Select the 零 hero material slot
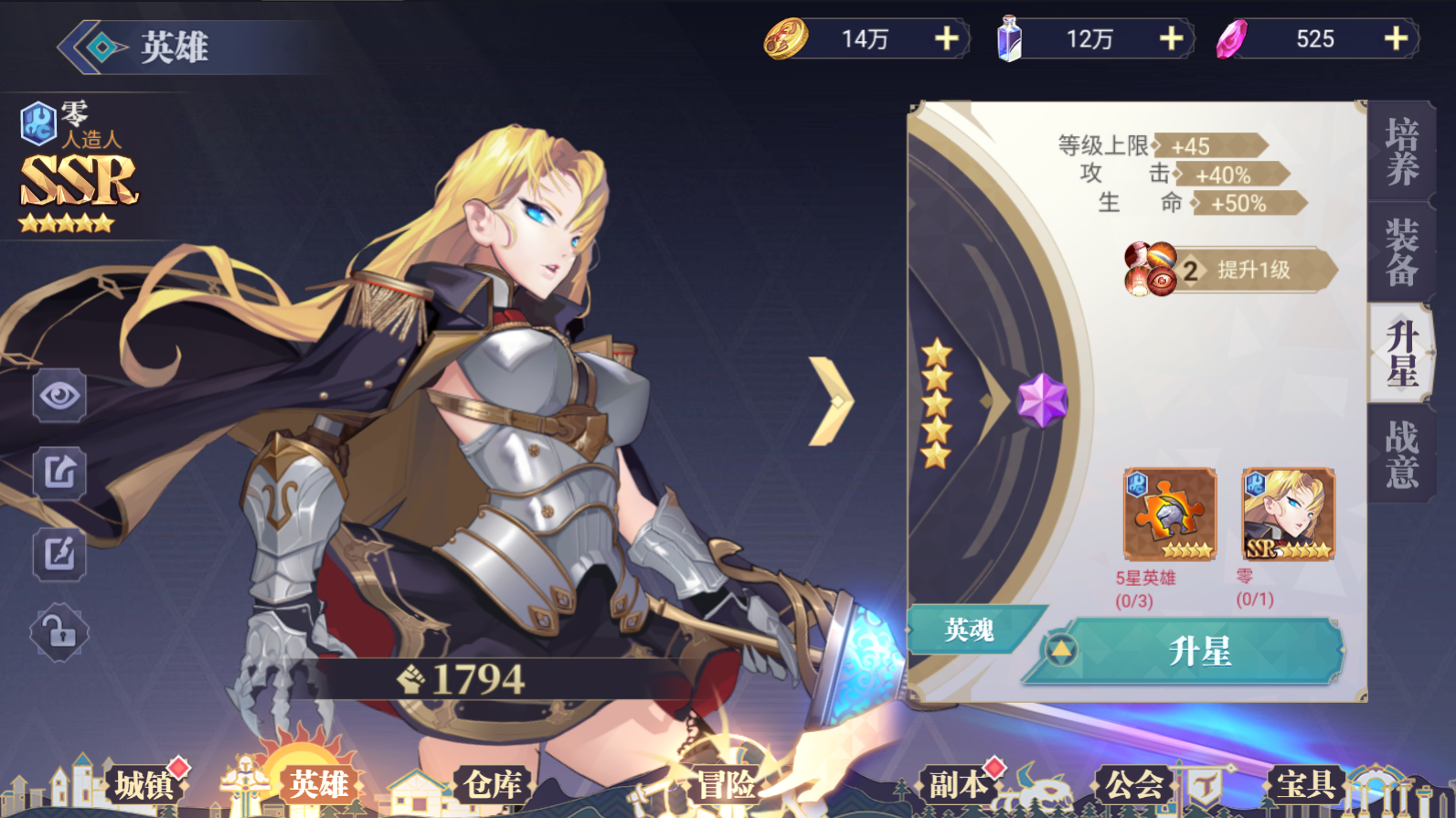The height and width of the screenshot is (818, 1456). click(x=1288, y=515)
